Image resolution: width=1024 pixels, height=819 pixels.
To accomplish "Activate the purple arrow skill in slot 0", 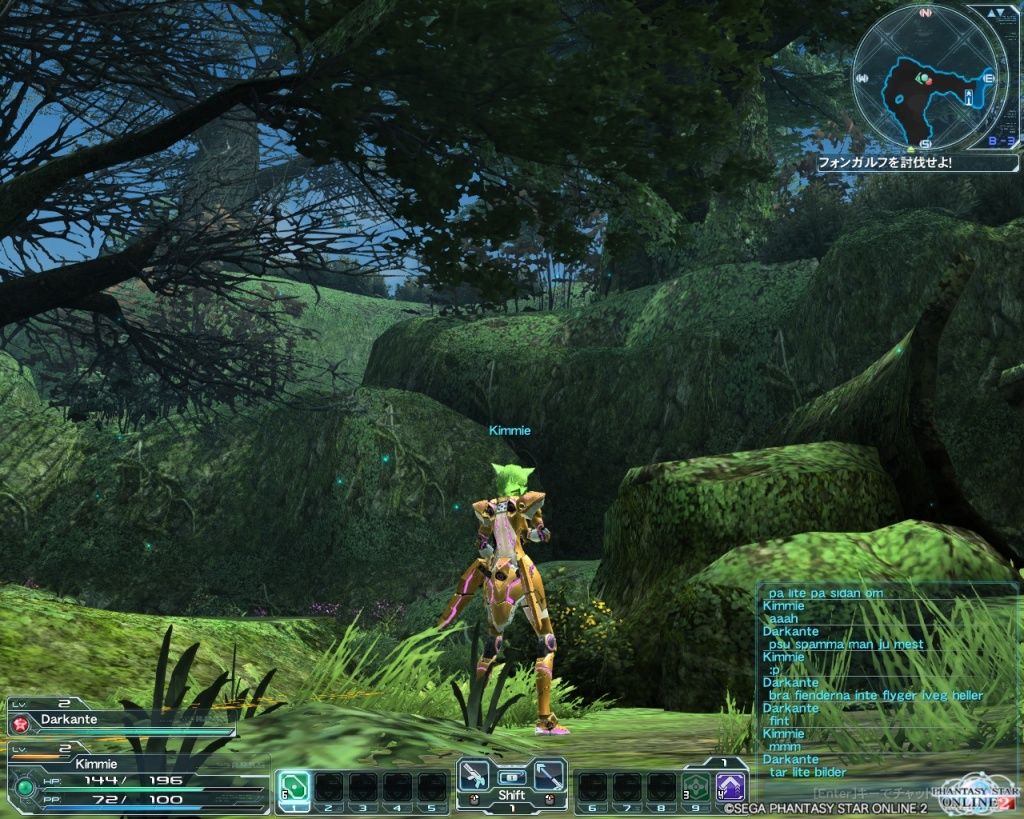I will [x=731, y=785].
